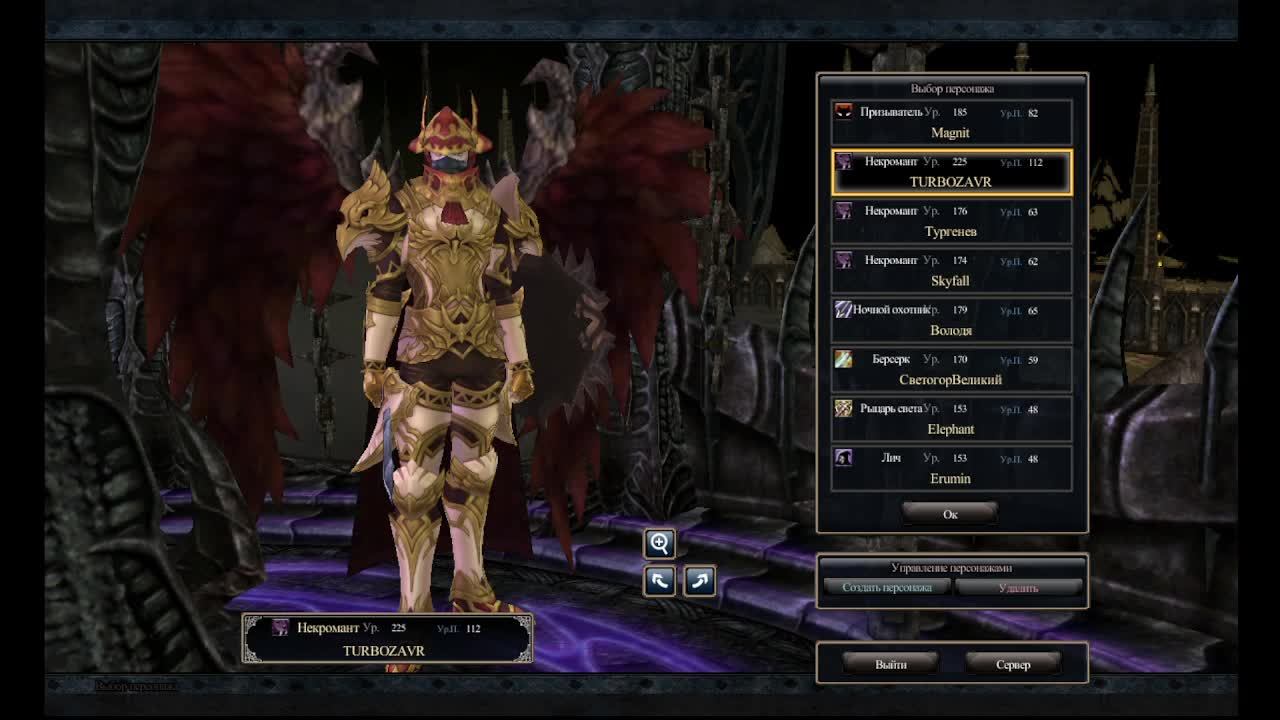Select the Magnit summoner character
This screenshot has width=1280, height=720.
951,123
